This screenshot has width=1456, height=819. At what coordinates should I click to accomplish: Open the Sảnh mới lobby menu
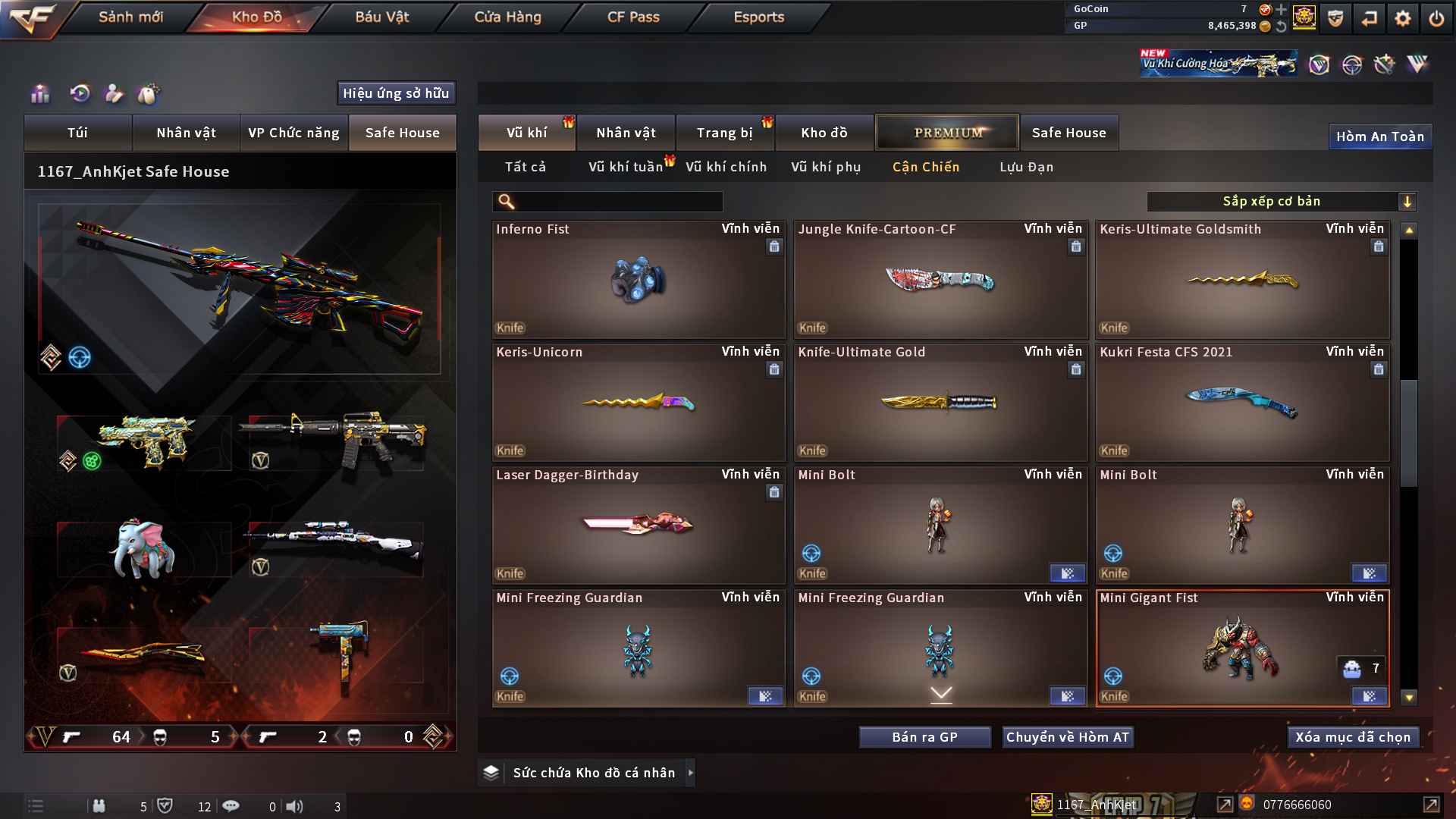tap(130, 17)
